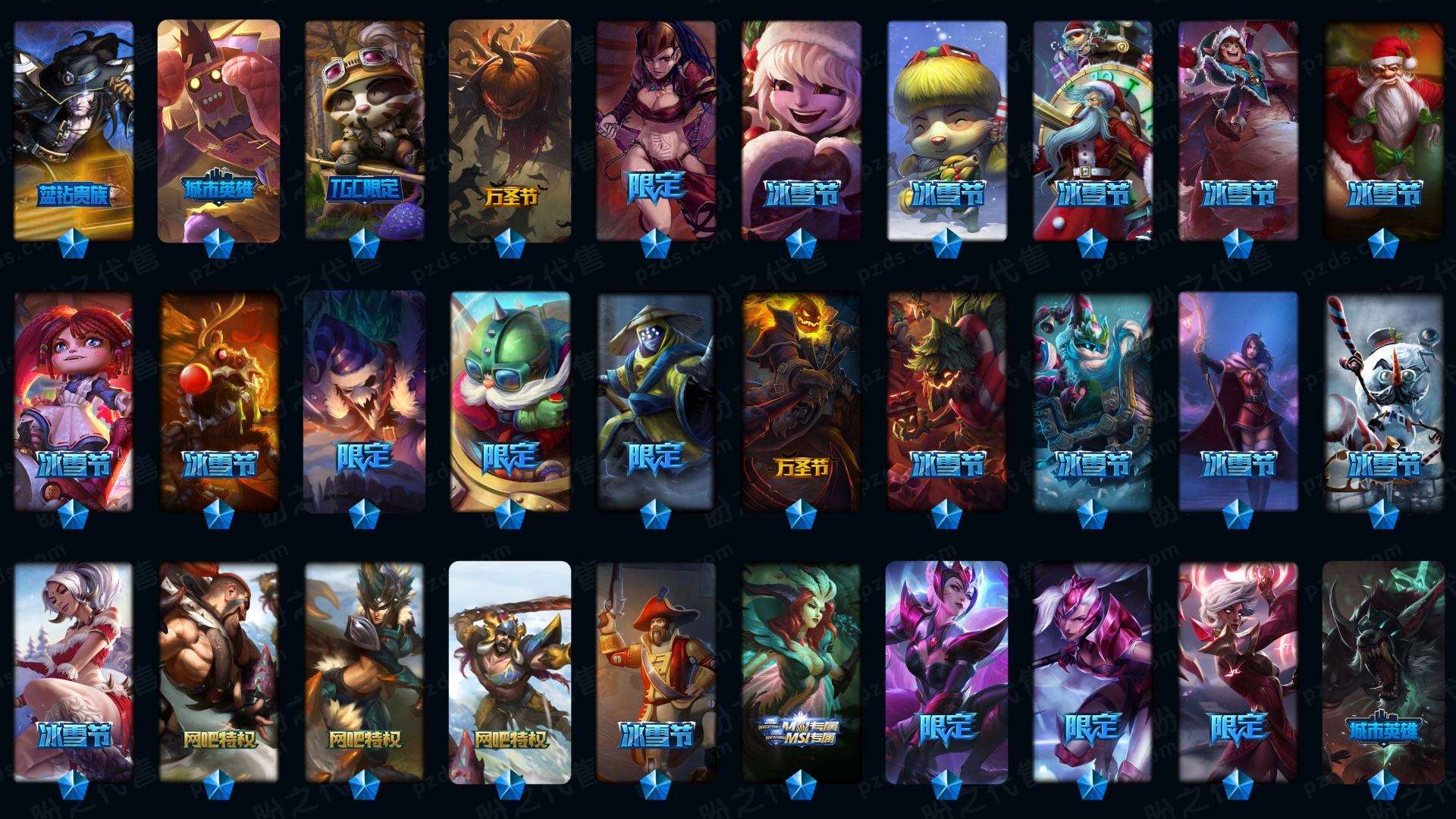Open the sword-raising warrior 网吧特权 skin card
1456x819 pixels.
click(510, 671)
